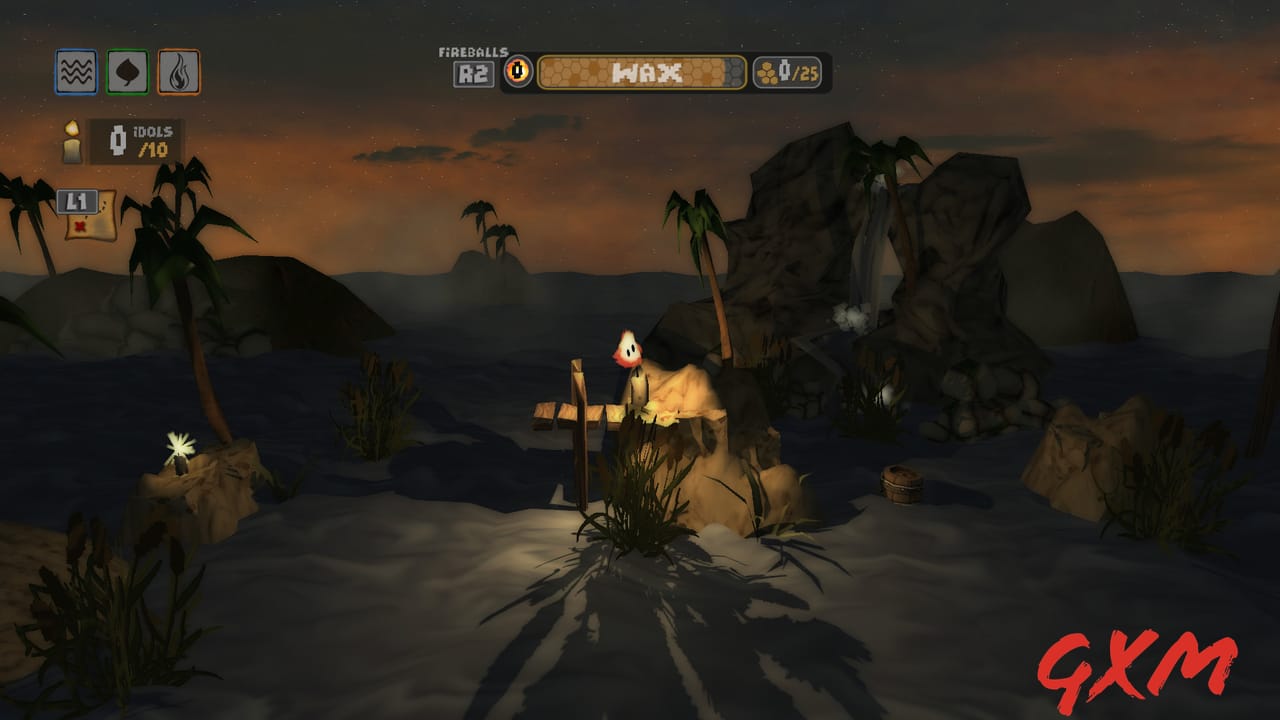Click the candle icon beside the idols counter
1280x720 pixels.
pos(70,141)
